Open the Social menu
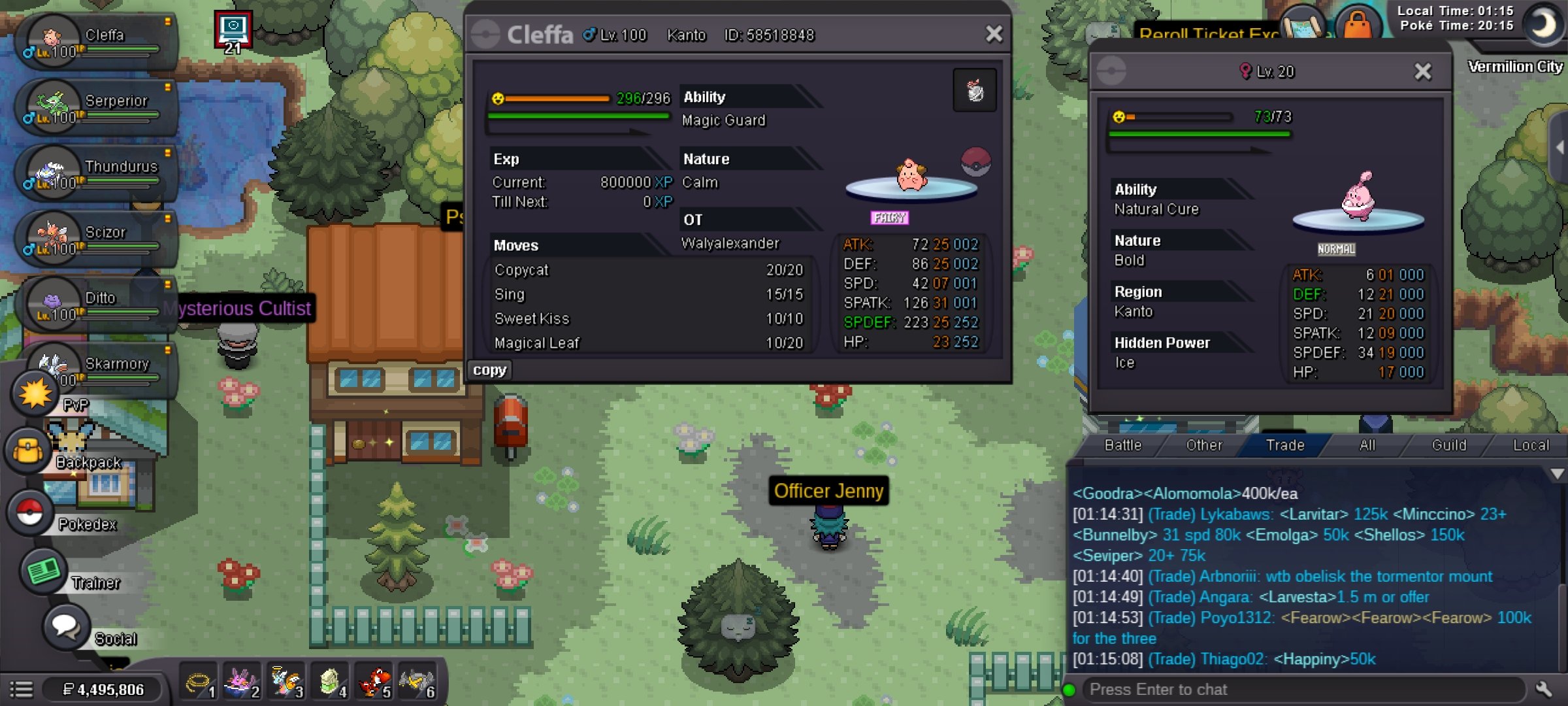Viewport: 1568px width, 706px height. tap(67, 627)
